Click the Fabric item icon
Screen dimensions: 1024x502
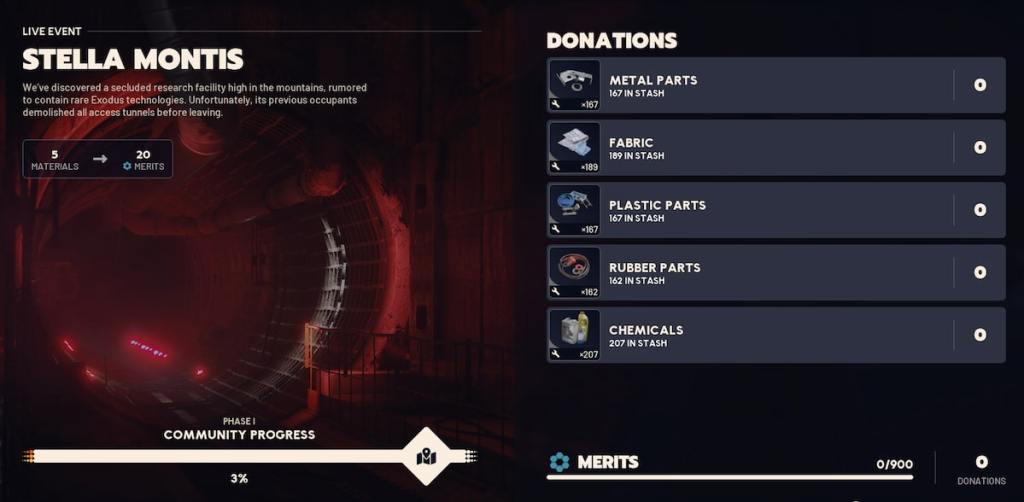tap(574, 148)
